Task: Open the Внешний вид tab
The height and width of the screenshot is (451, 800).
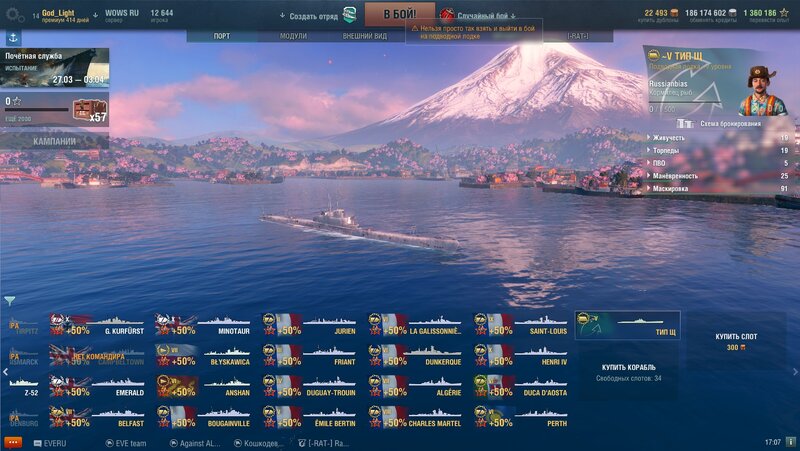Action: (x=364, y=36)
